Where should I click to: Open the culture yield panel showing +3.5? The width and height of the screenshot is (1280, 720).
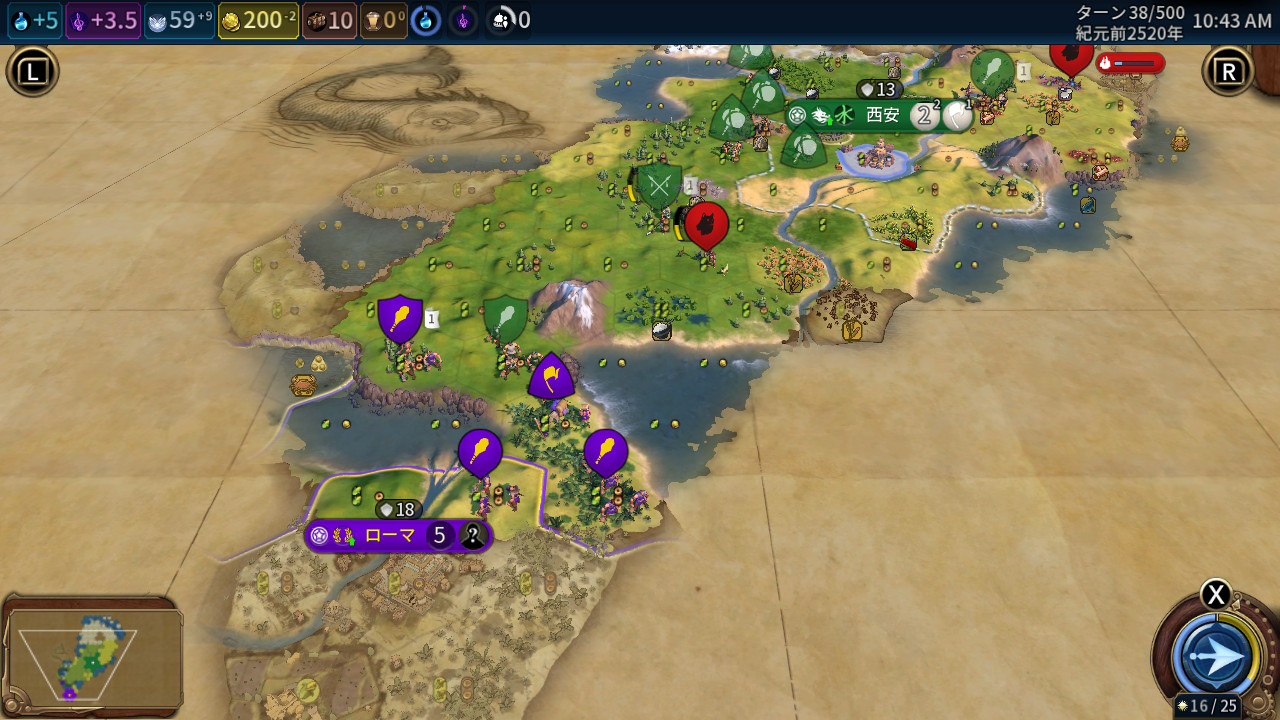[x=103, y=20]
